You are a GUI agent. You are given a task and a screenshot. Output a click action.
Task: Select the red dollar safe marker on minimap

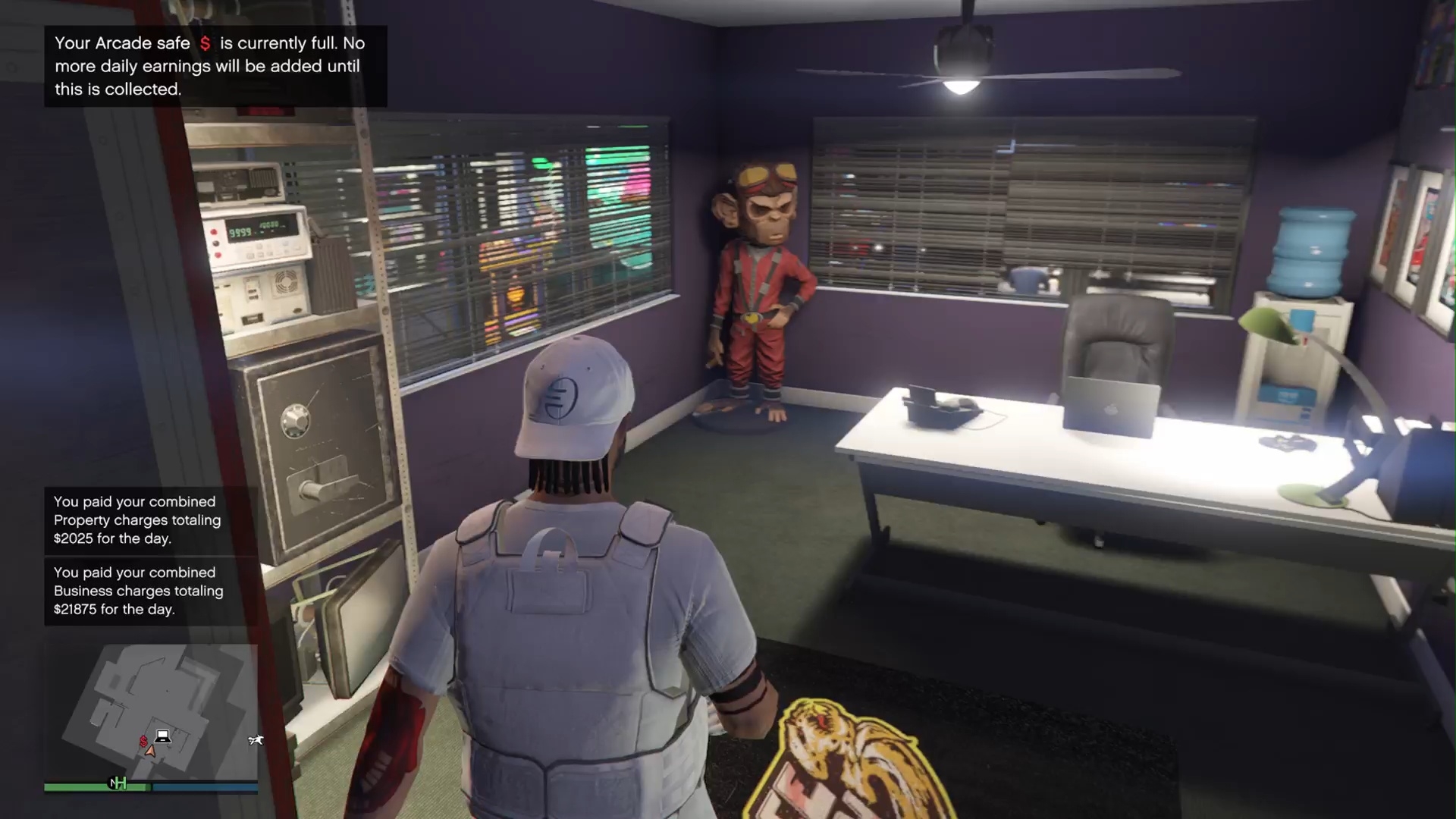click(143, 741)
